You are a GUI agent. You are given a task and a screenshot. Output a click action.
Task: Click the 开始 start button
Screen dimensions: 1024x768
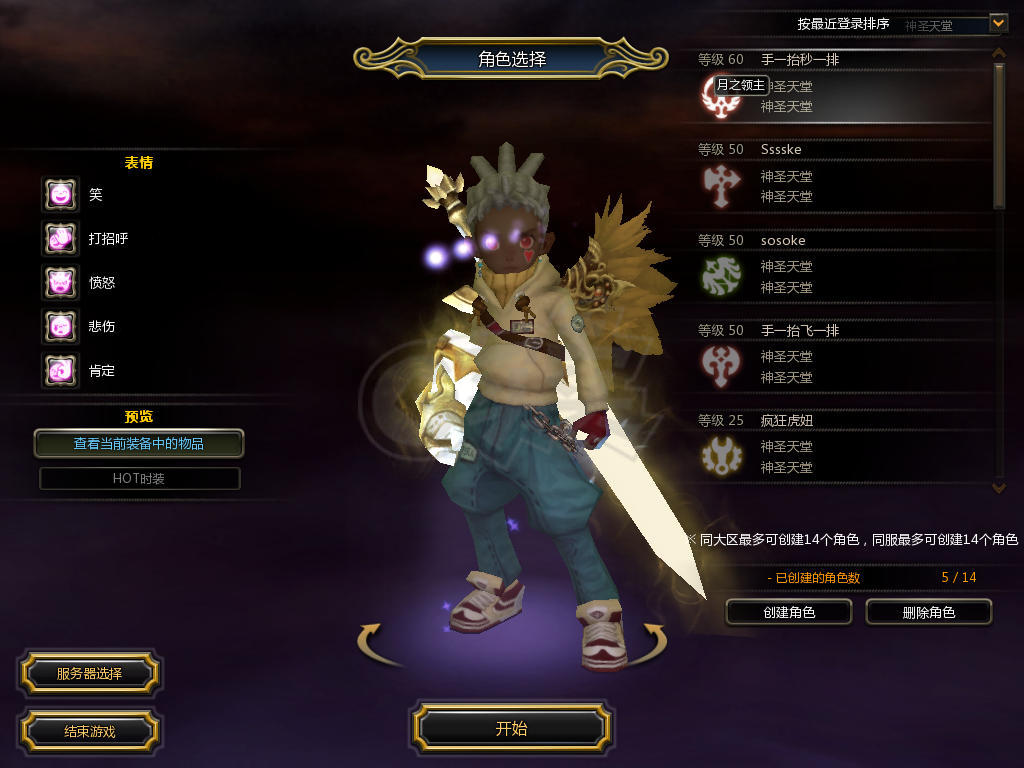pyautogui.click(x=511, y=728)
